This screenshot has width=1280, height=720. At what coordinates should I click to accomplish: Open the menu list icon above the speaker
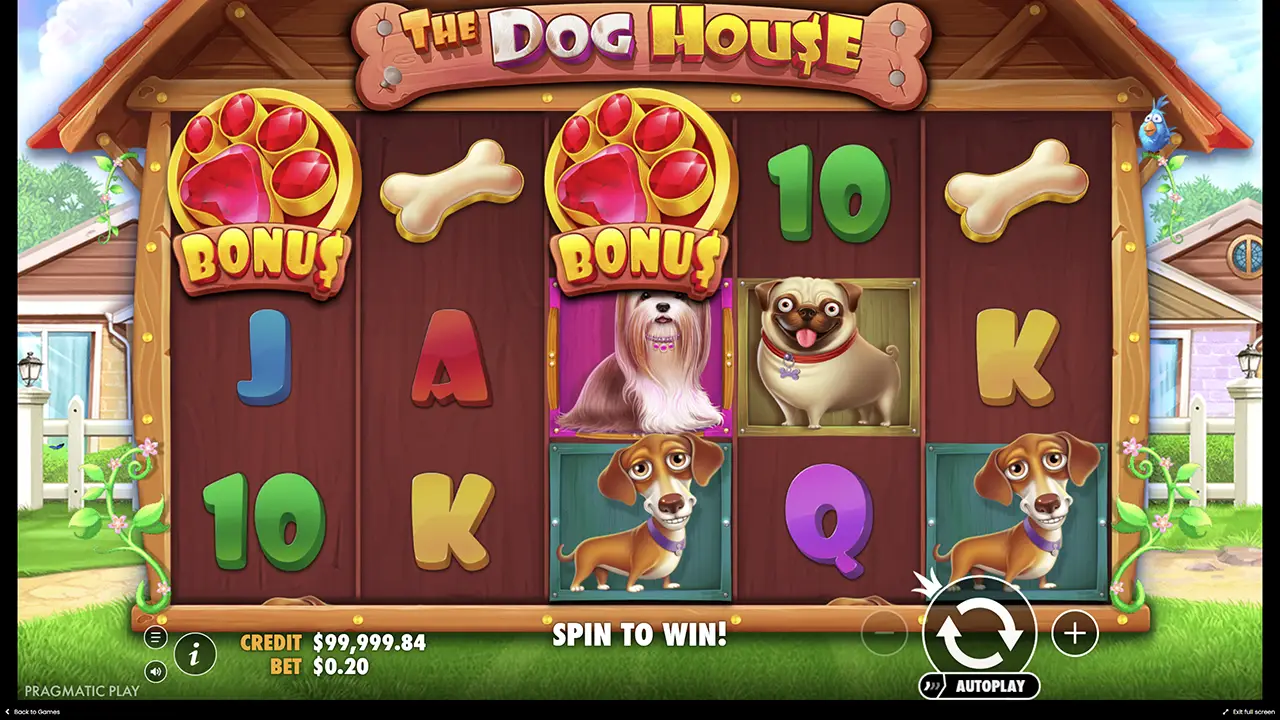tap(155, 636)
